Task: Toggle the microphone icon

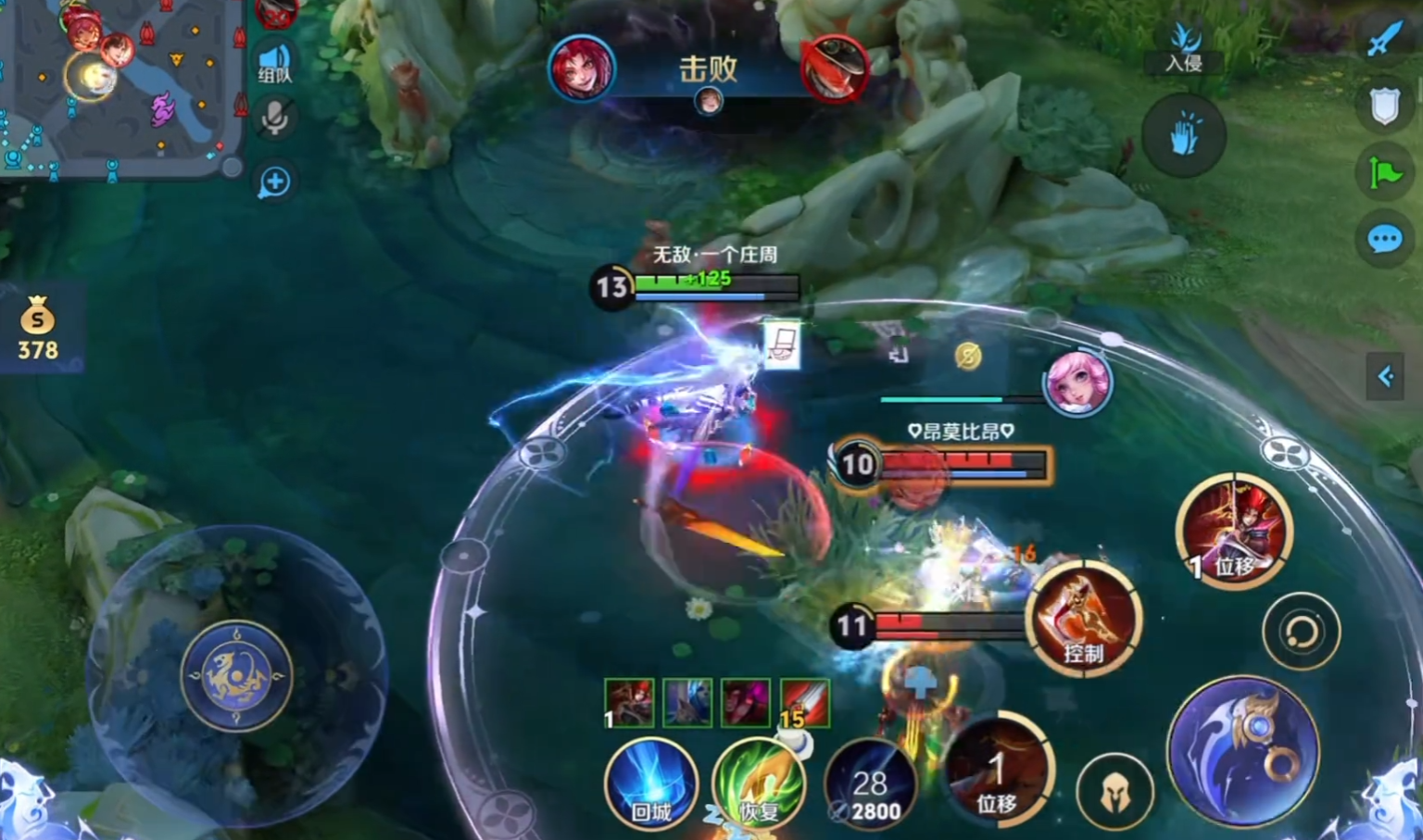Action: [x=274, y=119]
